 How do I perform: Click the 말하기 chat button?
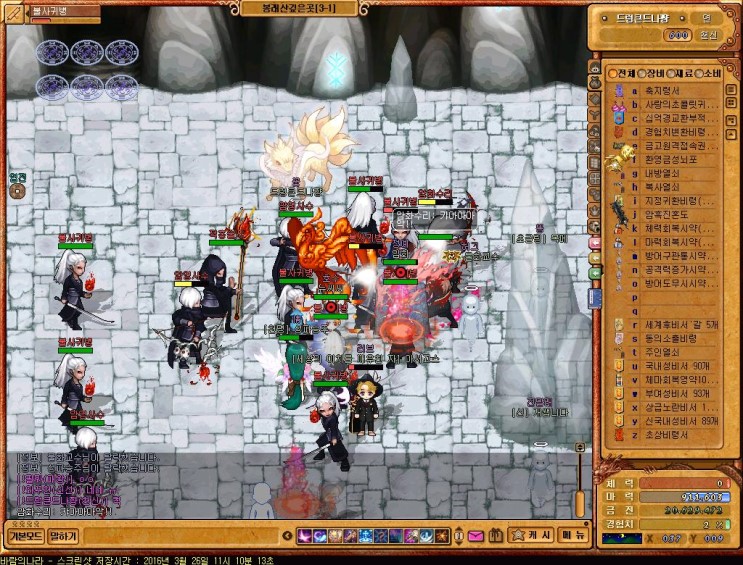click(63, 536)
